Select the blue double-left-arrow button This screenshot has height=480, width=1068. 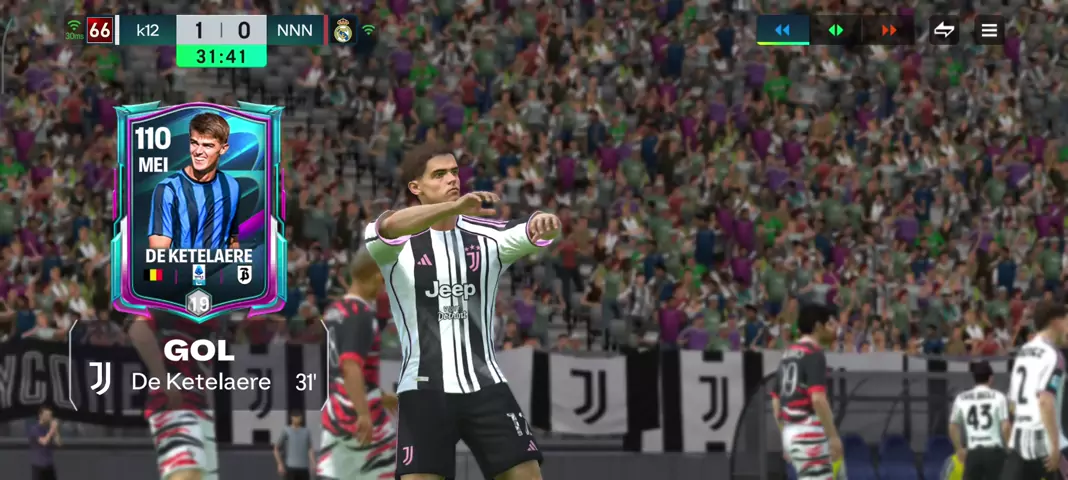coord(782,30)
